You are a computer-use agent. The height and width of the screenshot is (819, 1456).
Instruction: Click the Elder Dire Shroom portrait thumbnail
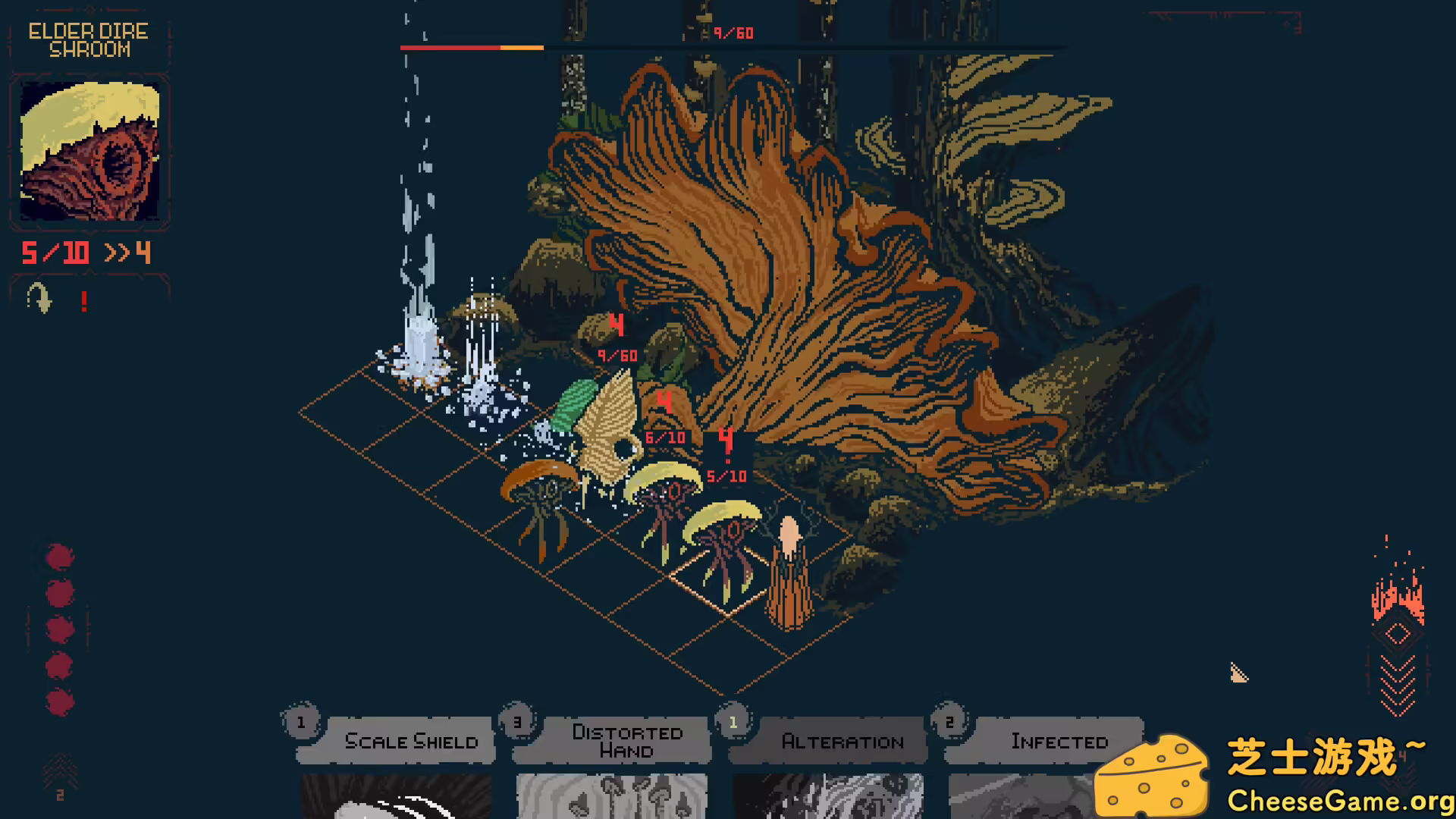(91, 150)
